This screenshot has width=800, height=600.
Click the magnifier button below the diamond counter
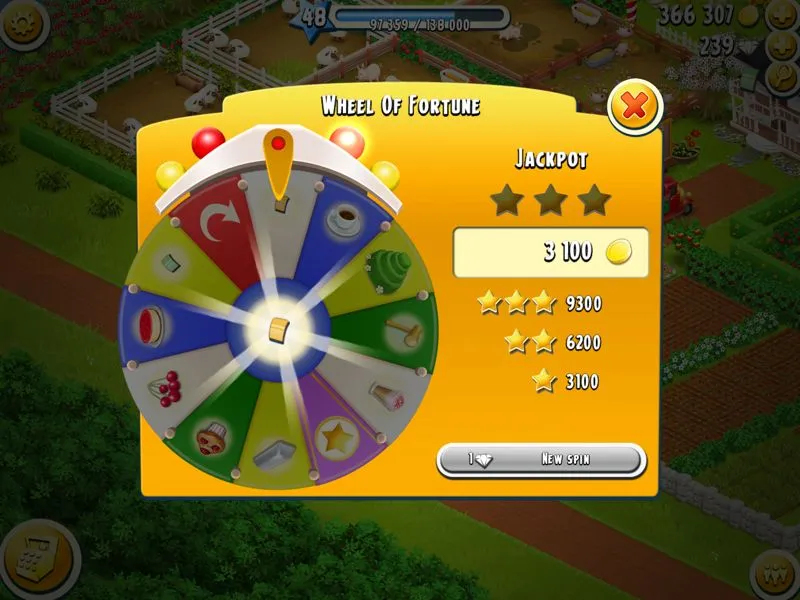pos(780,78)
